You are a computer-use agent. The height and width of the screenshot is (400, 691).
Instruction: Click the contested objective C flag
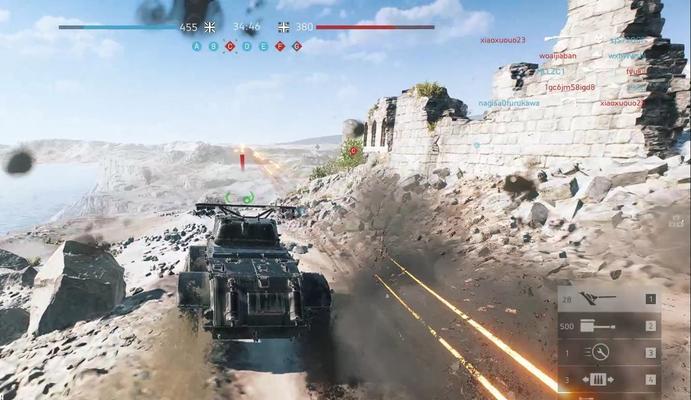[x=230, y=46]
